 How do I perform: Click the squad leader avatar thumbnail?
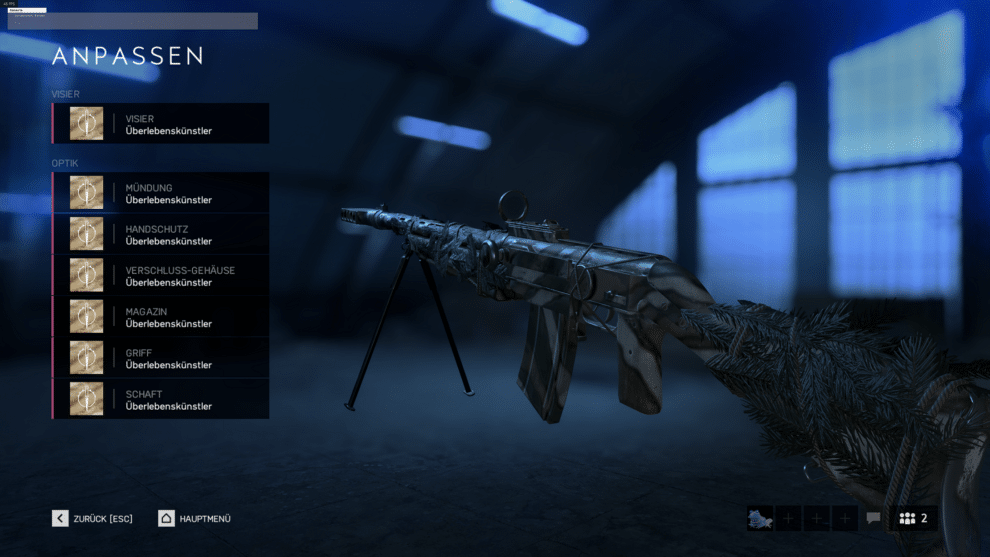pyautogui.click(x=760, y=518)
